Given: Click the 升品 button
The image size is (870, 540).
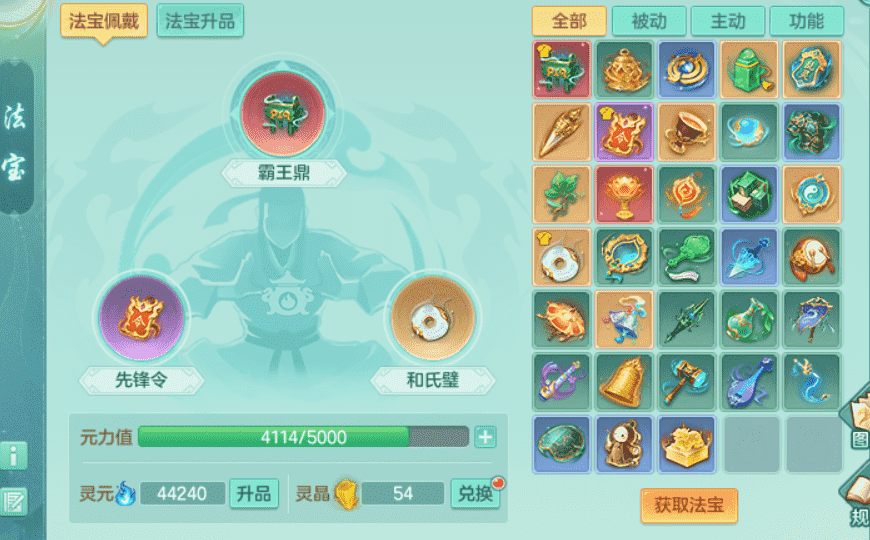Looking at the screenshot, I should coord(254,493).
